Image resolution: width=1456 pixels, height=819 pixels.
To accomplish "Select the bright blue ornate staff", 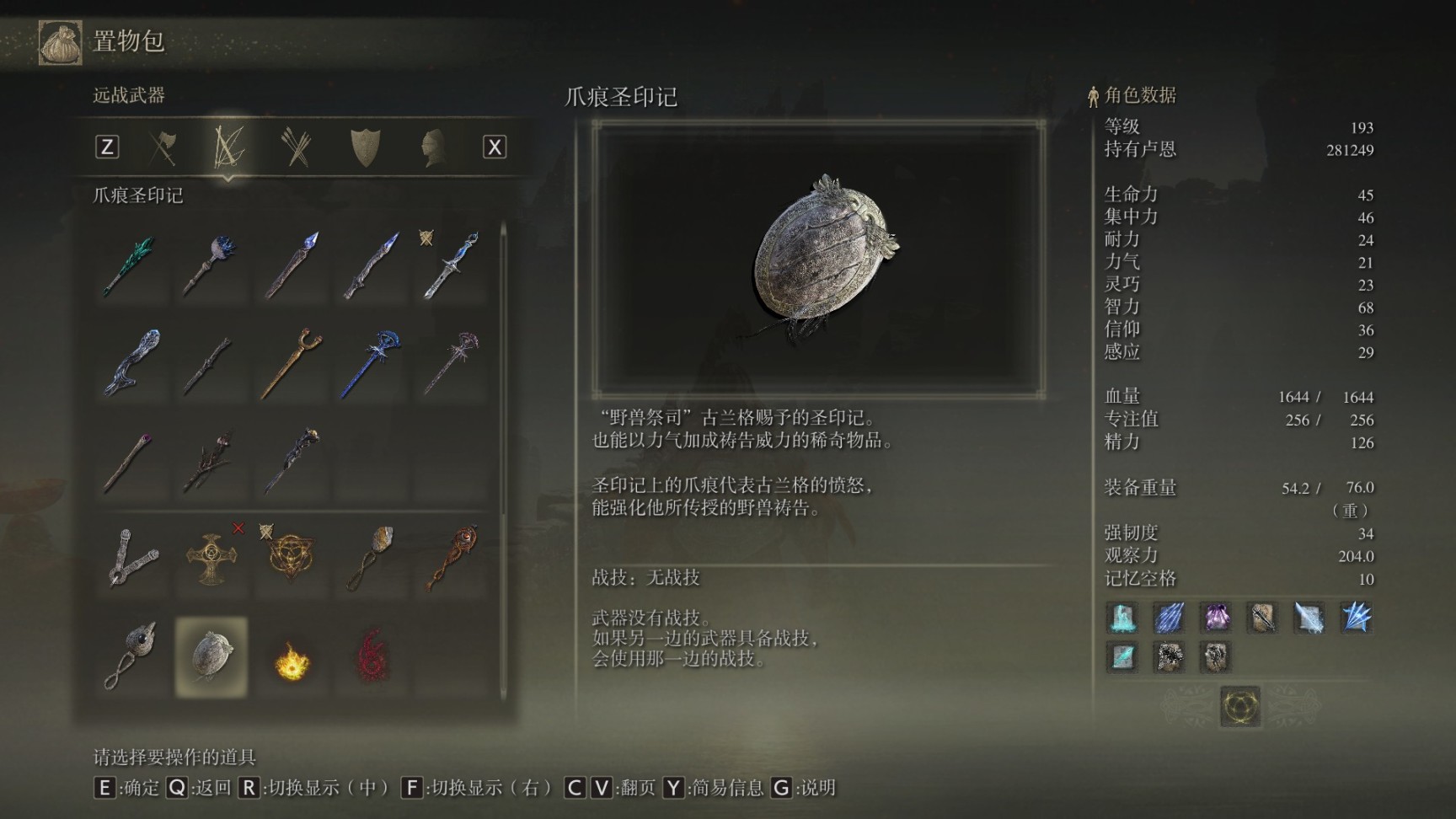I will tap(371, 363).
